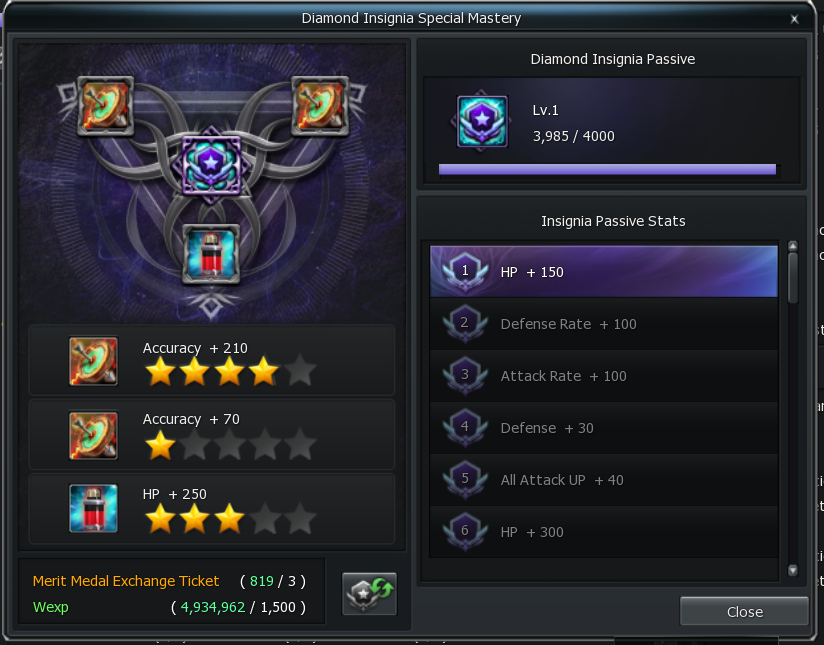Screen dimensions: 824x645
Task: Click the Diamond Insignia Passive level icon
Action: coord(482,121)
